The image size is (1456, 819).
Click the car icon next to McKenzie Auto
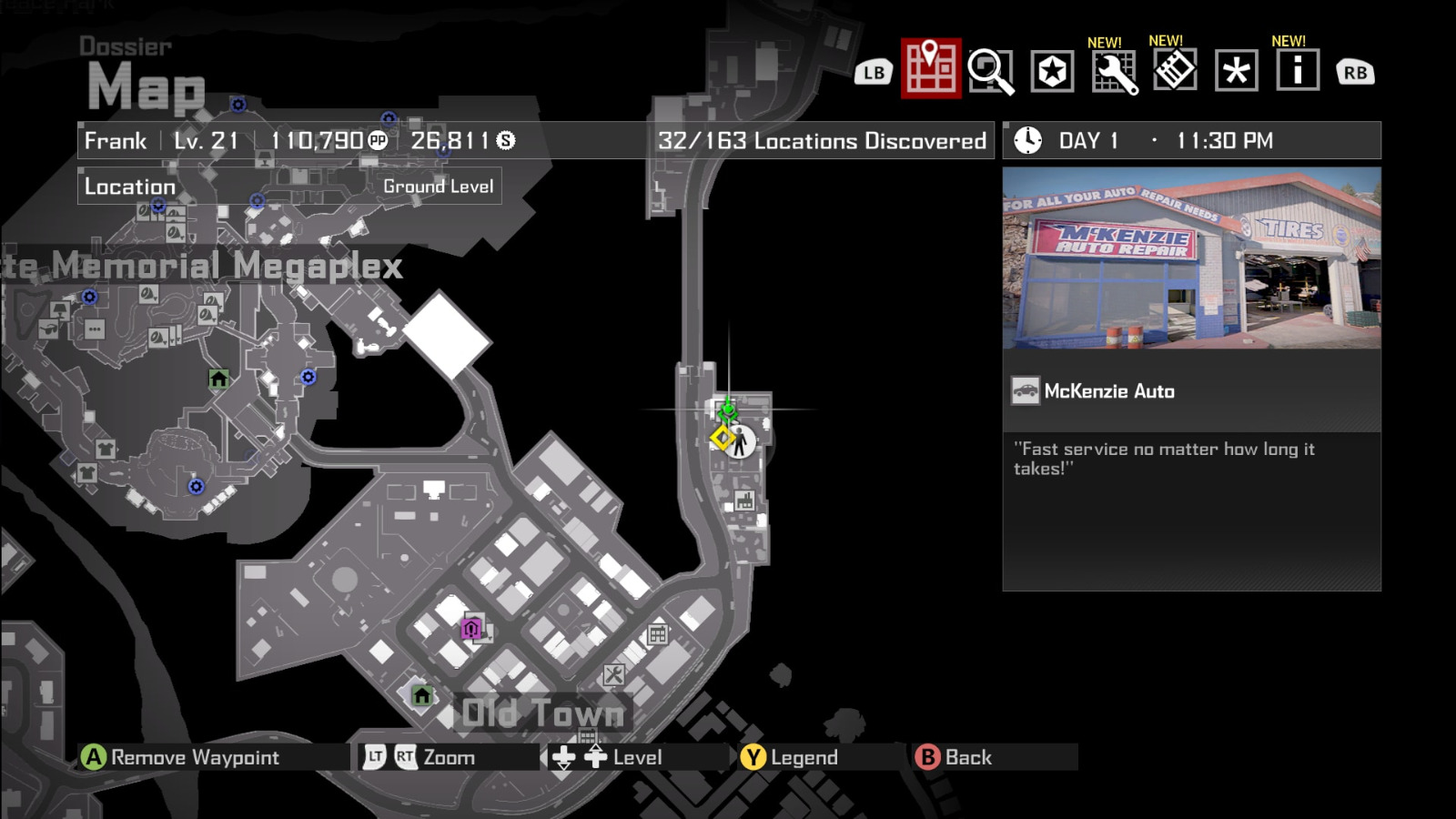pyautogui.click(x=1027, y=390)
